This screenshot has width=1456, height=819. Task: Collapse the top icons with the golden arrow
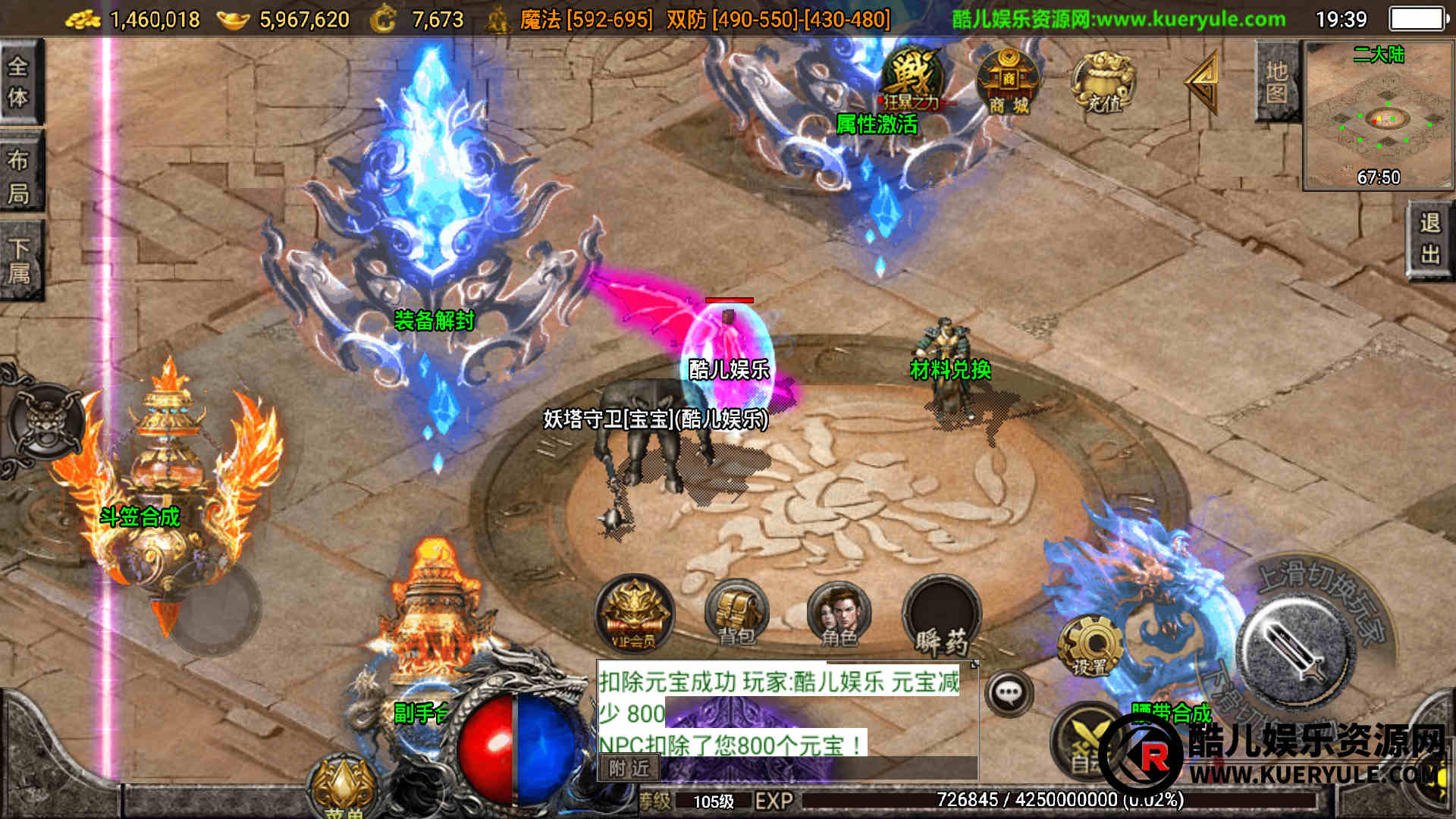[1204, 82]
